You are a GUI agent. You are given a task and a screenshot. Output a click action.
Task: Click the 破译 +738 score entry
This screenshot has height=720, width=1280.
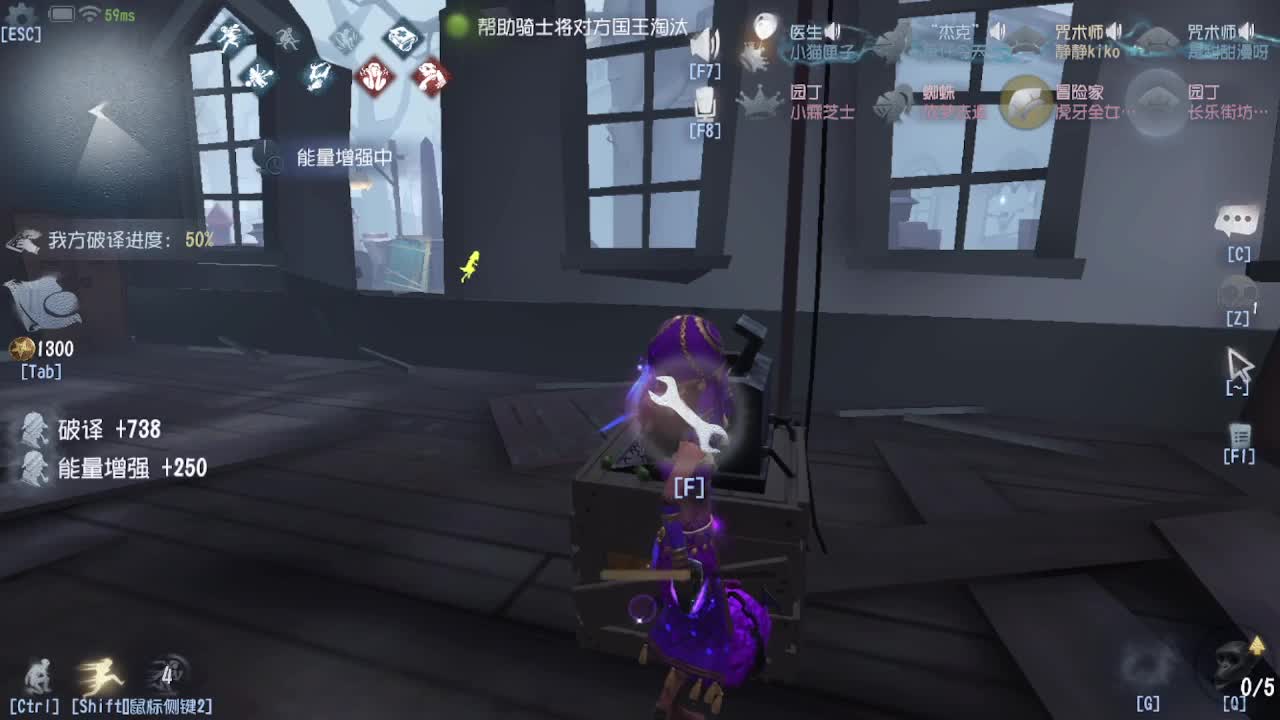[111, 430]
